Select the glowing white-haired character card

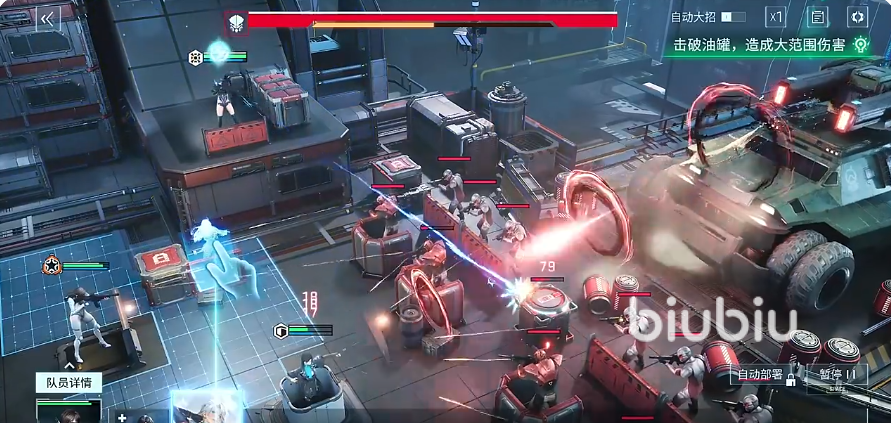tap(207, 408)
